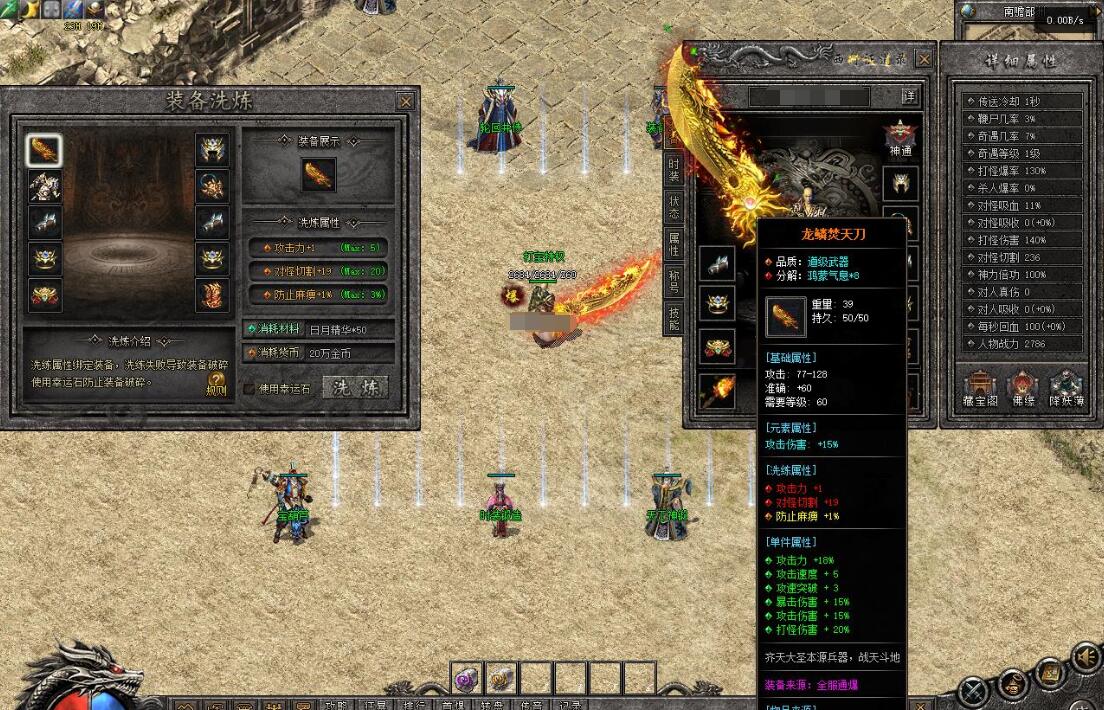This screenshot has width=1104, height=710.
Task: Switch to the 属性 attributes tab
Action: click(x=674, y=243)
